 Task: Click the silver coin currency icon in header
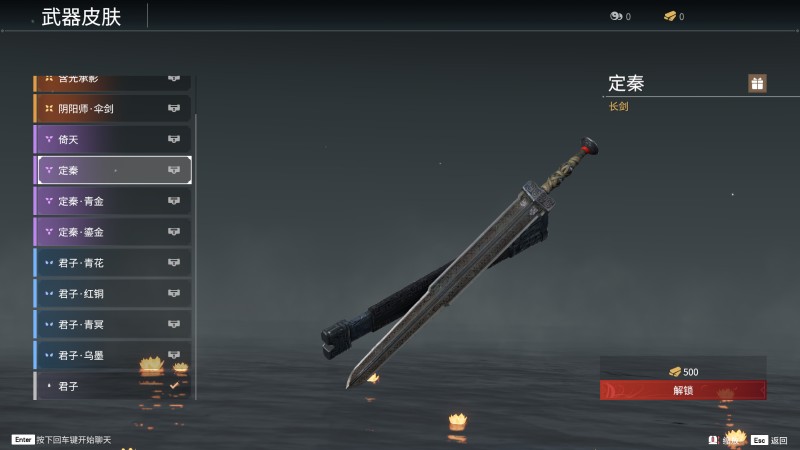(x=615, y=16)
